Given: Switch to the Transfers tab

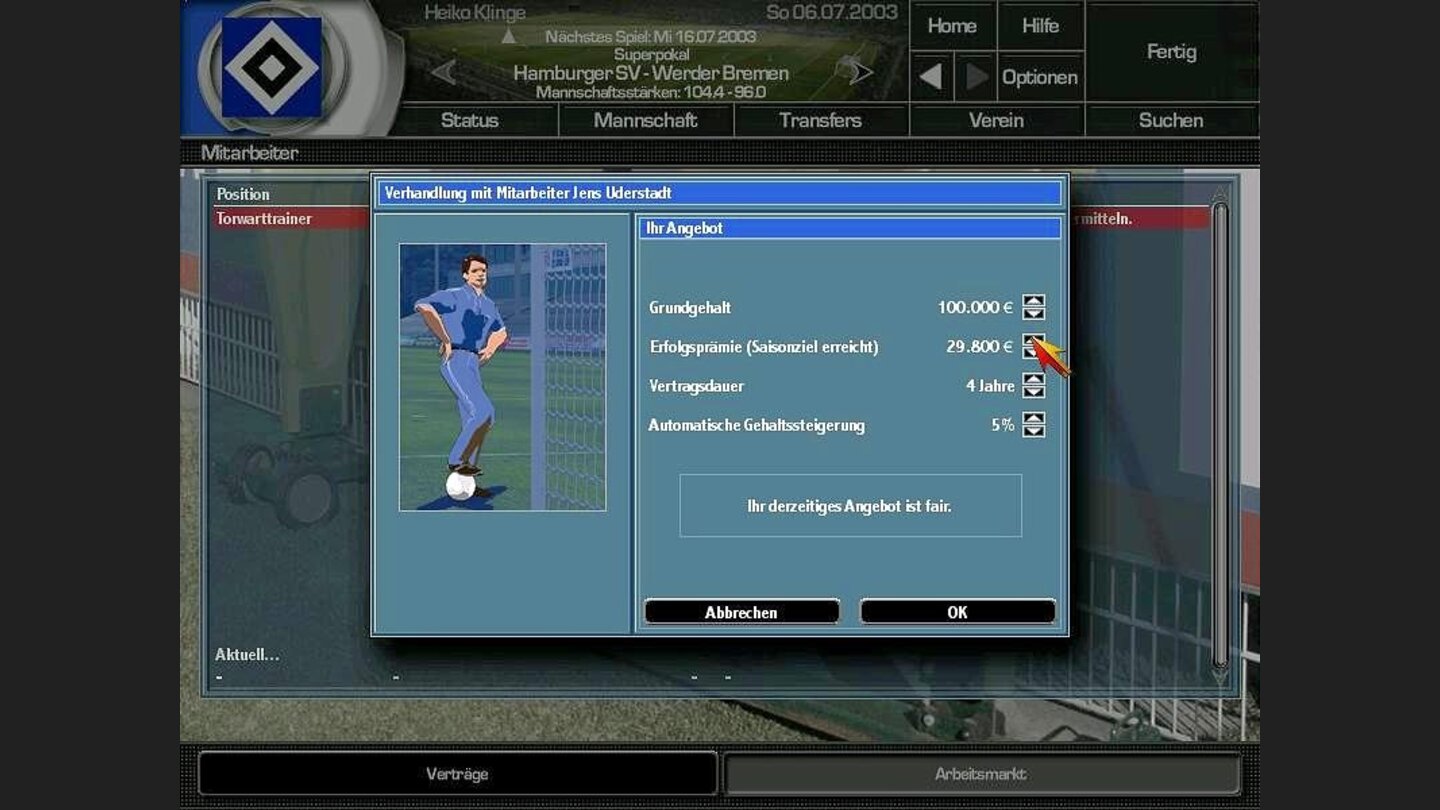Looking at the screenshot, I should (820, 120).
